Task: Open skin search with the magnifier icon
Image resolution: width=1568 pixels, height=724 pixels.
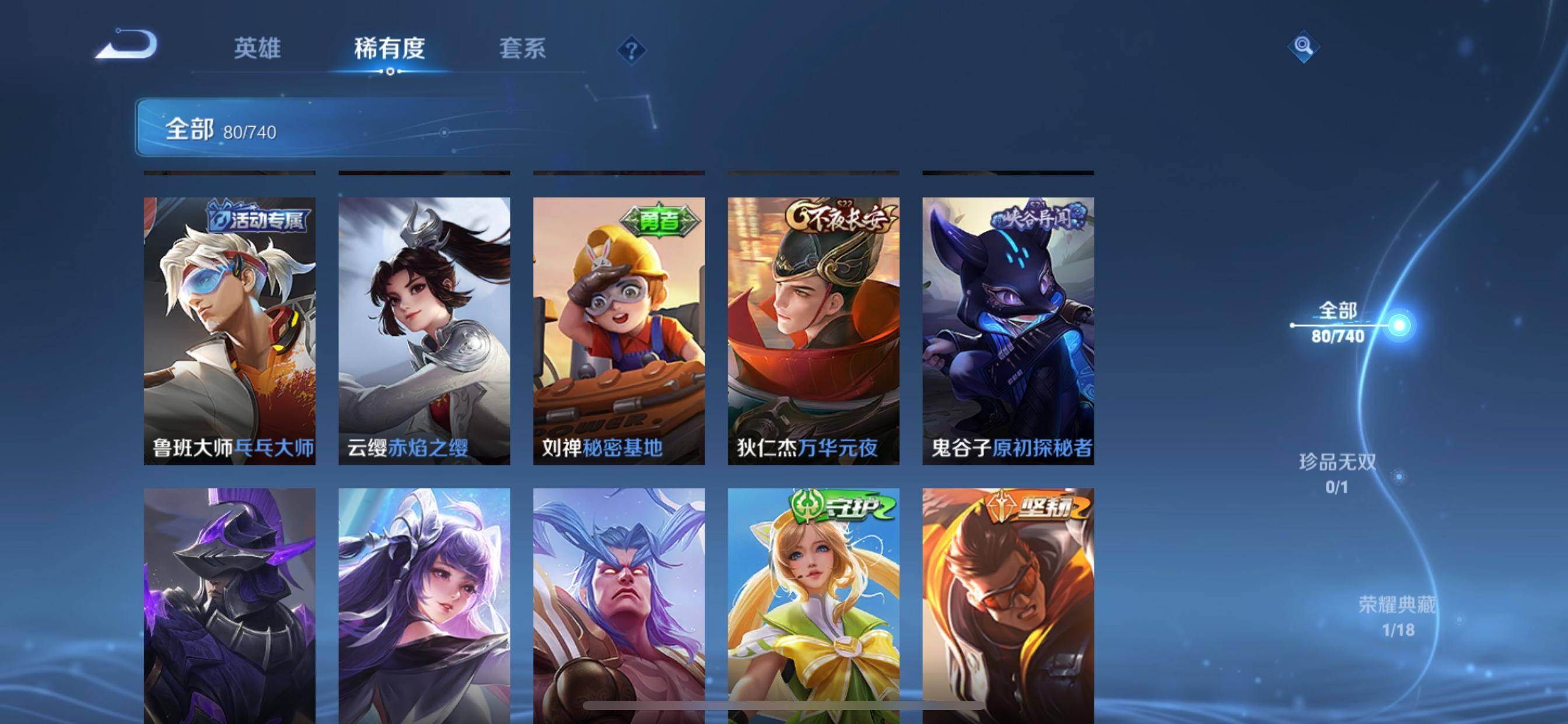Action: [x=1303, y=46]
